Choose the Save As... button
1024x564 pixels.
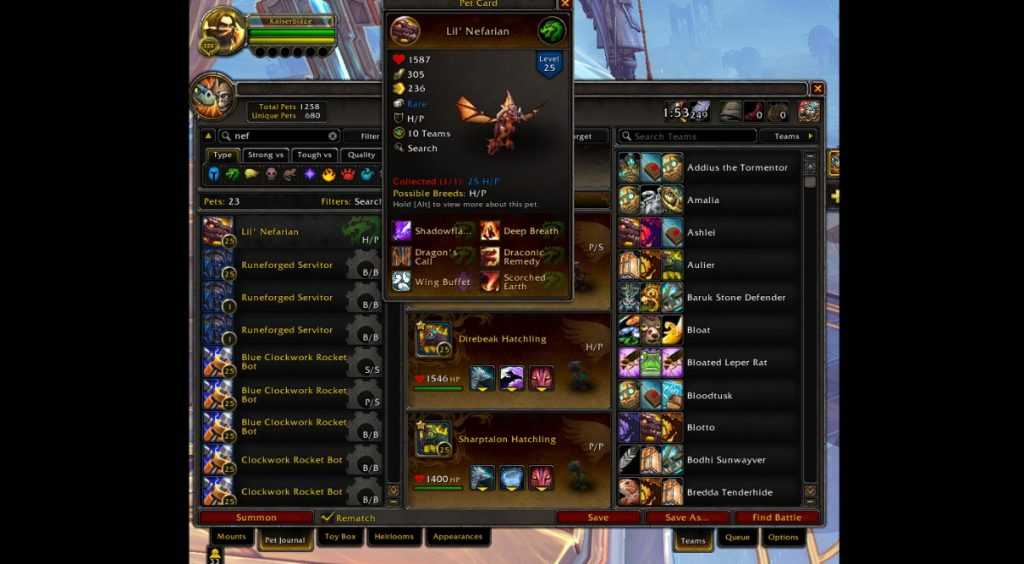point(686,518)
